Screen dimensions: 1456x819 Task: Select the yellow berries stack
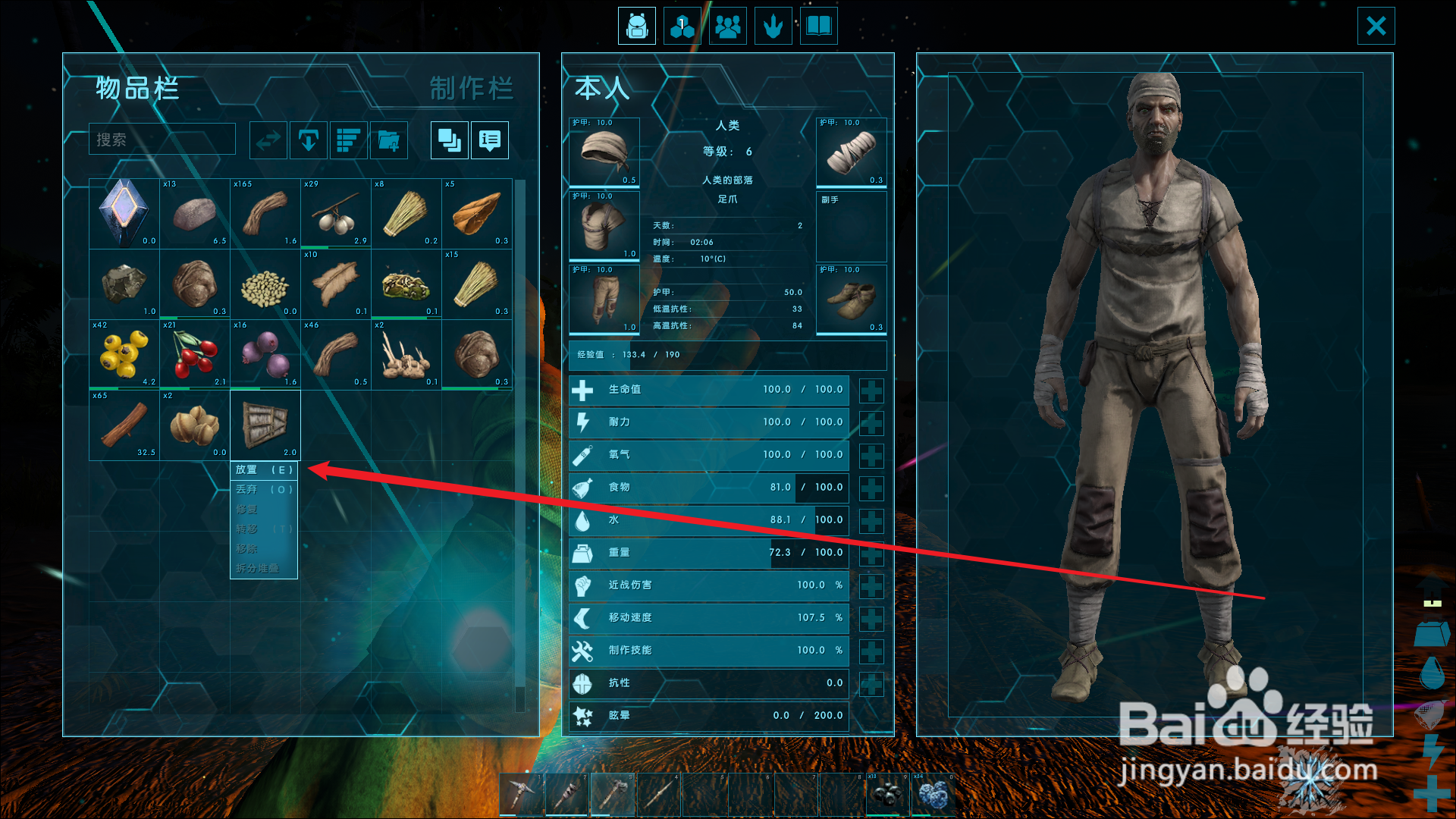(x=124, y=354)
